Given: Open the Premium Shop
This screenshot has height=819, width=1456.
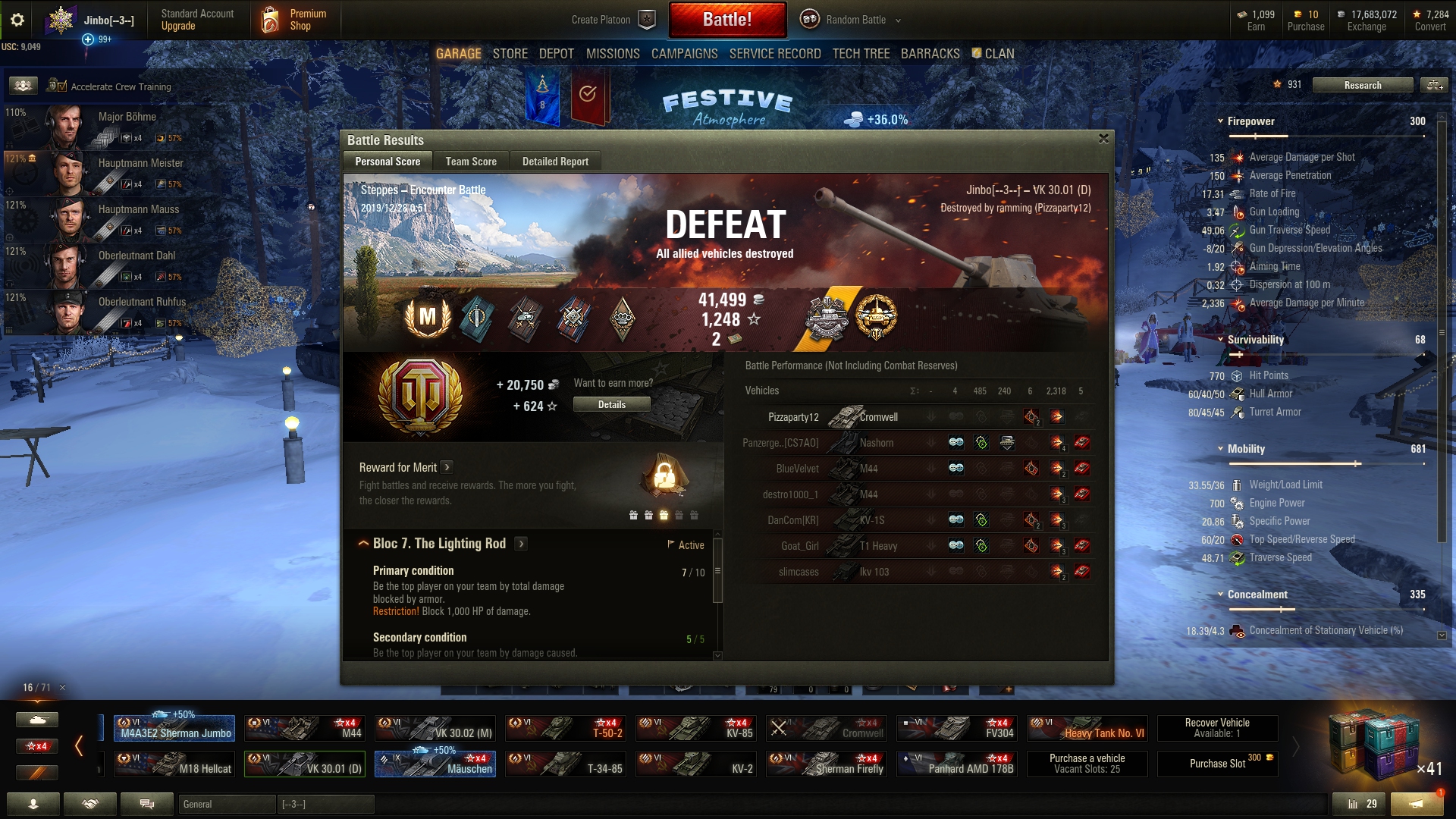Looking at the screenshot, I should click(296, 20).
